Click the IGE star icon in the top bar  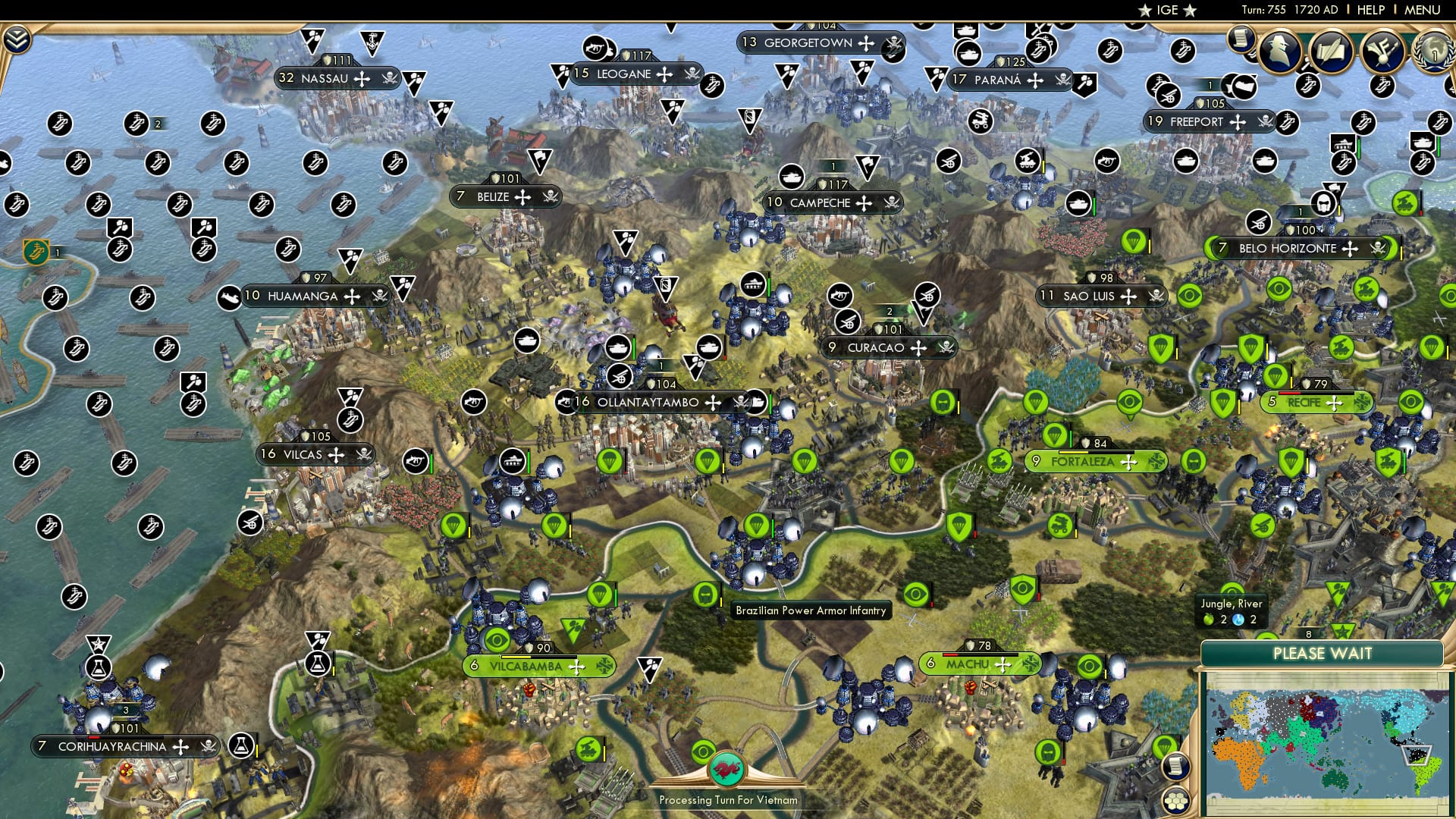tap(1145, 10)
